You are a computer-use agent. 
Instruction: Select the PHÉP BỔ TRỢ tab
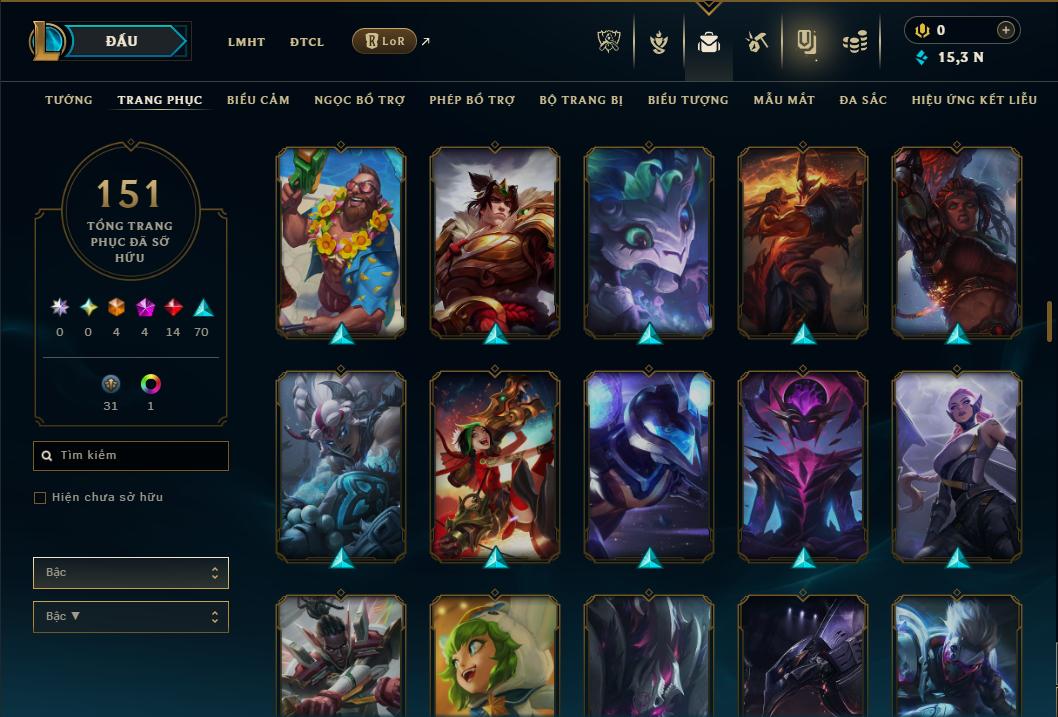click(x=472, y=100)
